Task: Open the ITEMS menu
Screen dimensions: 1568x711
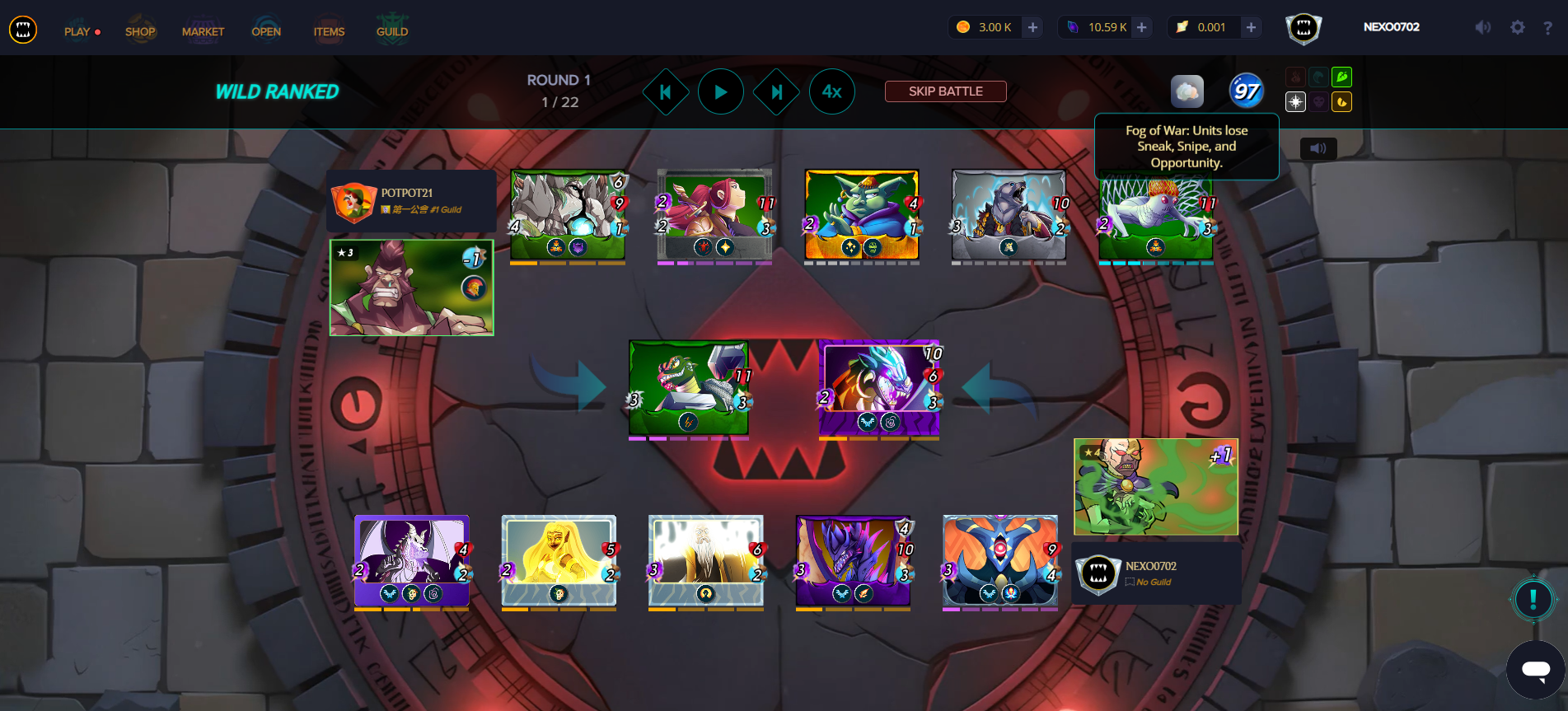Action: (329, 30)
